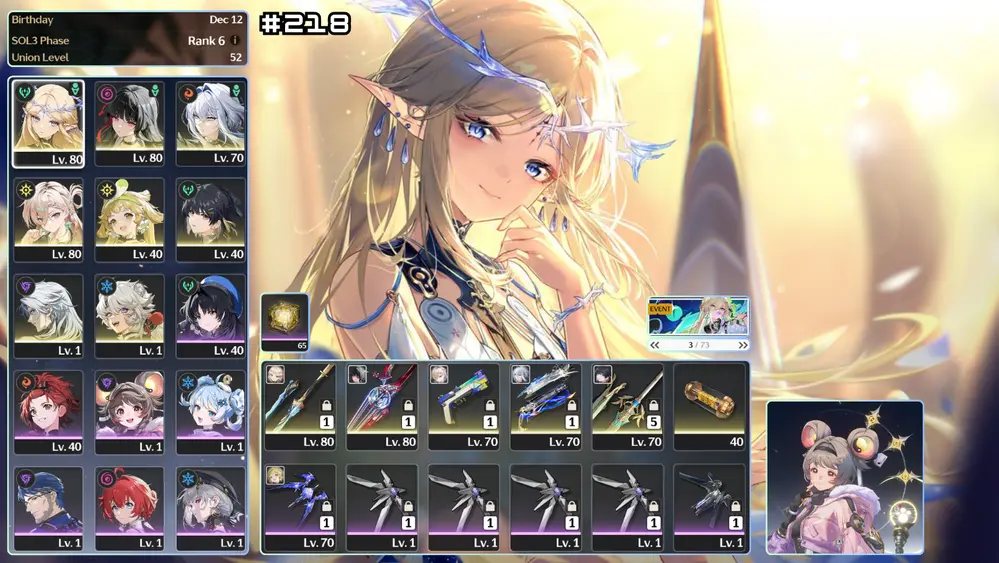
Task: Select the Lv. 80 red sword weapon
Action: (x=382, y=406)
